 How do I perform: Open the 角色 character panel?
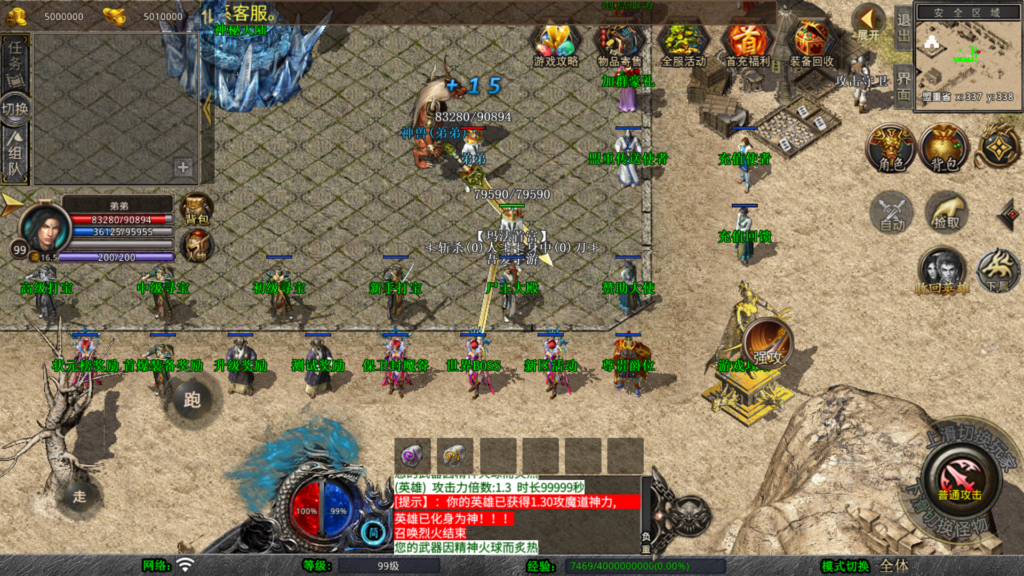pos(890,148)
